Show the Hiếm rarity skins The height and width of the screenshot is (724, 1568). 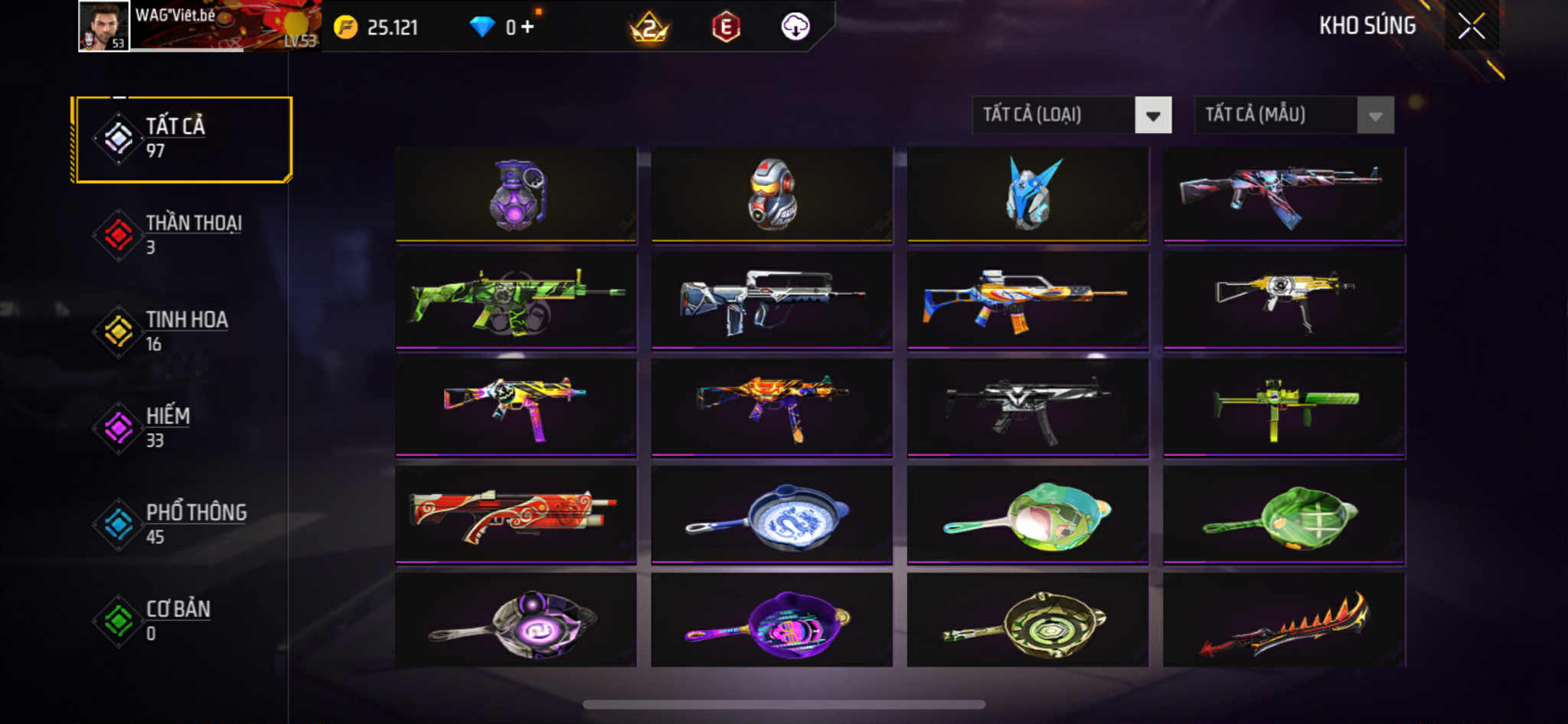coord(182,428)
